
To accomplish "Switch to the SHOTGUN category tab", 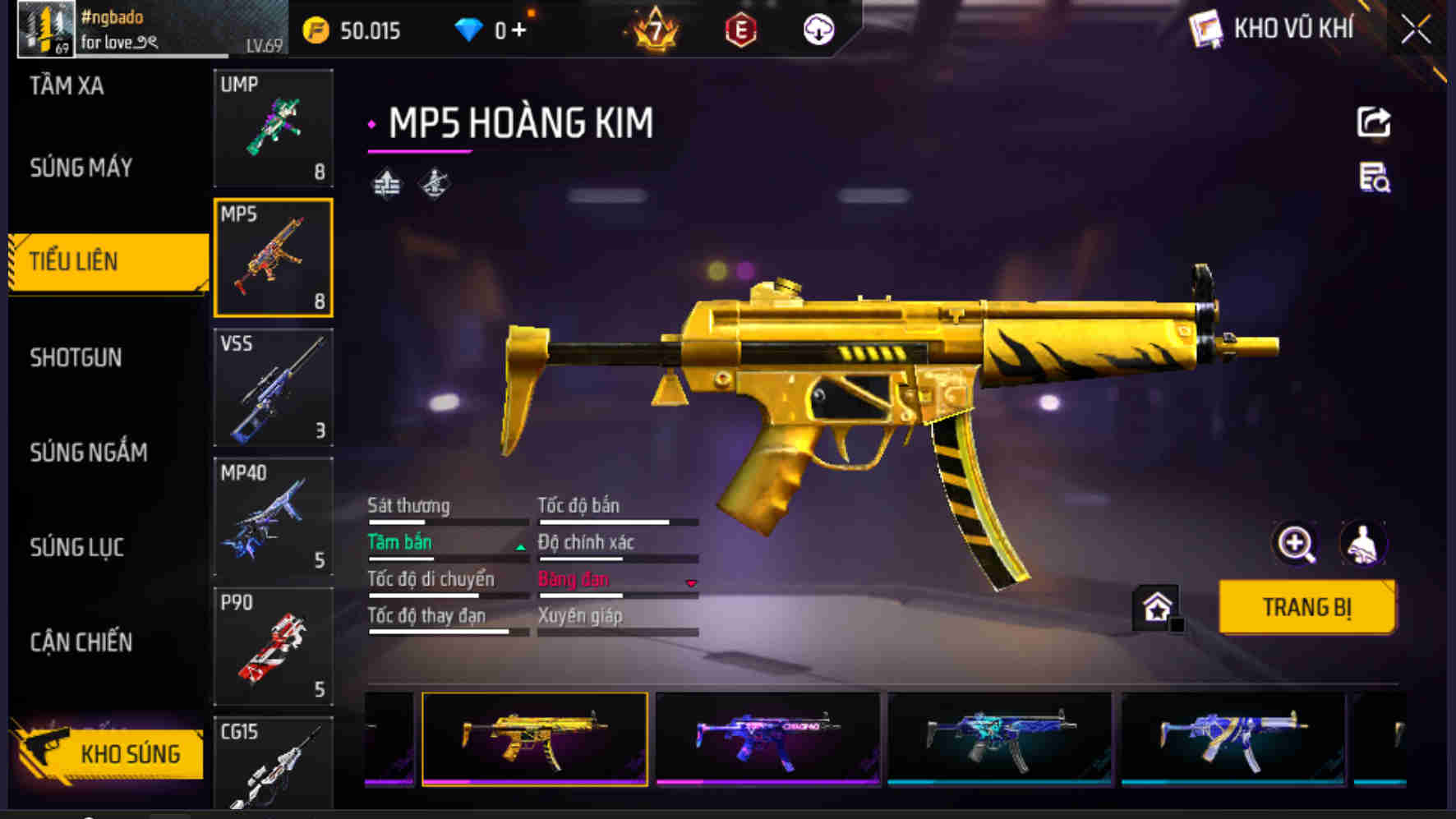I will 76,358.
